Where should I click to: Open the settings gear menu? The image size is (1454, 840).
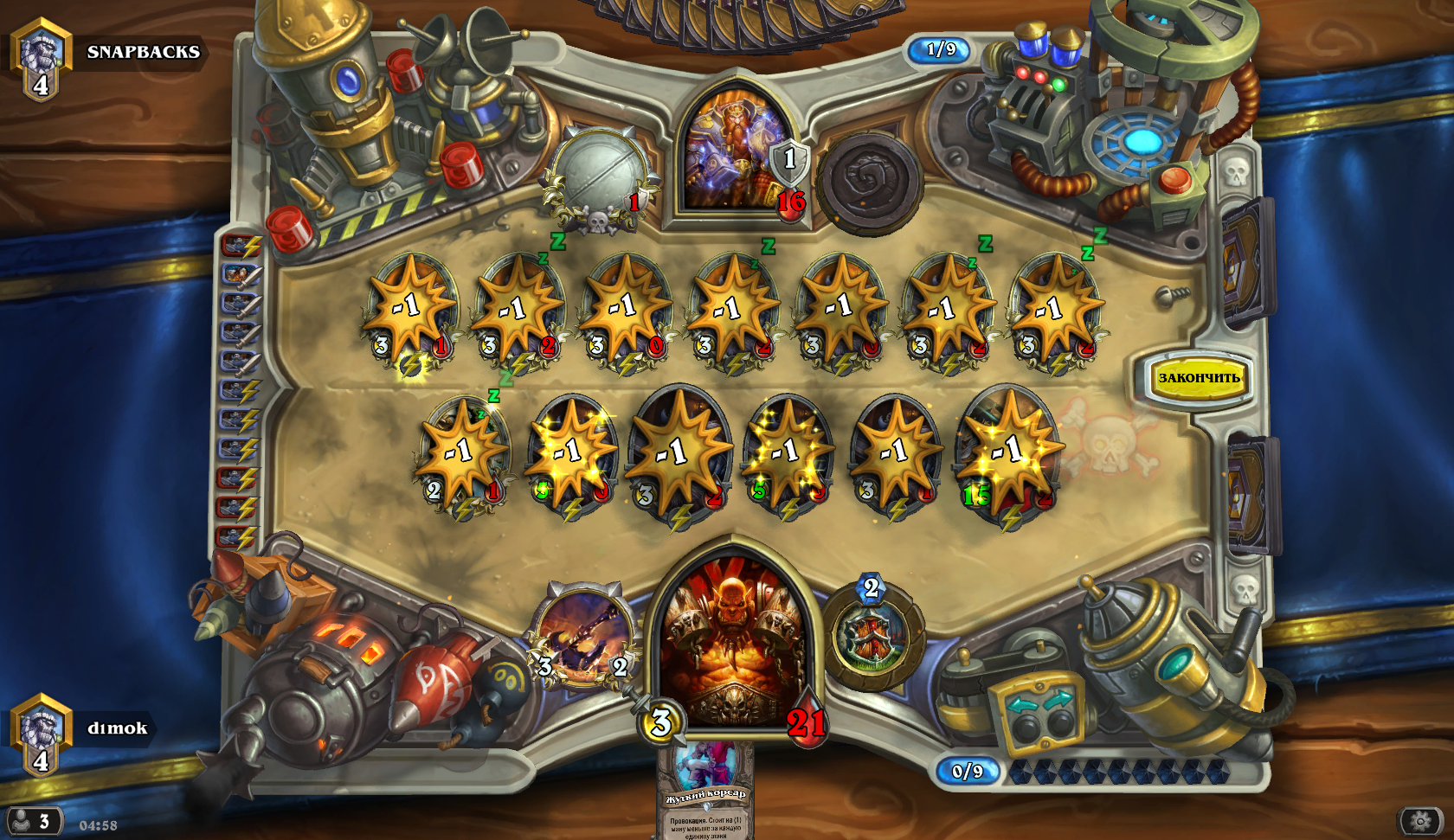tap(1420, 820)
